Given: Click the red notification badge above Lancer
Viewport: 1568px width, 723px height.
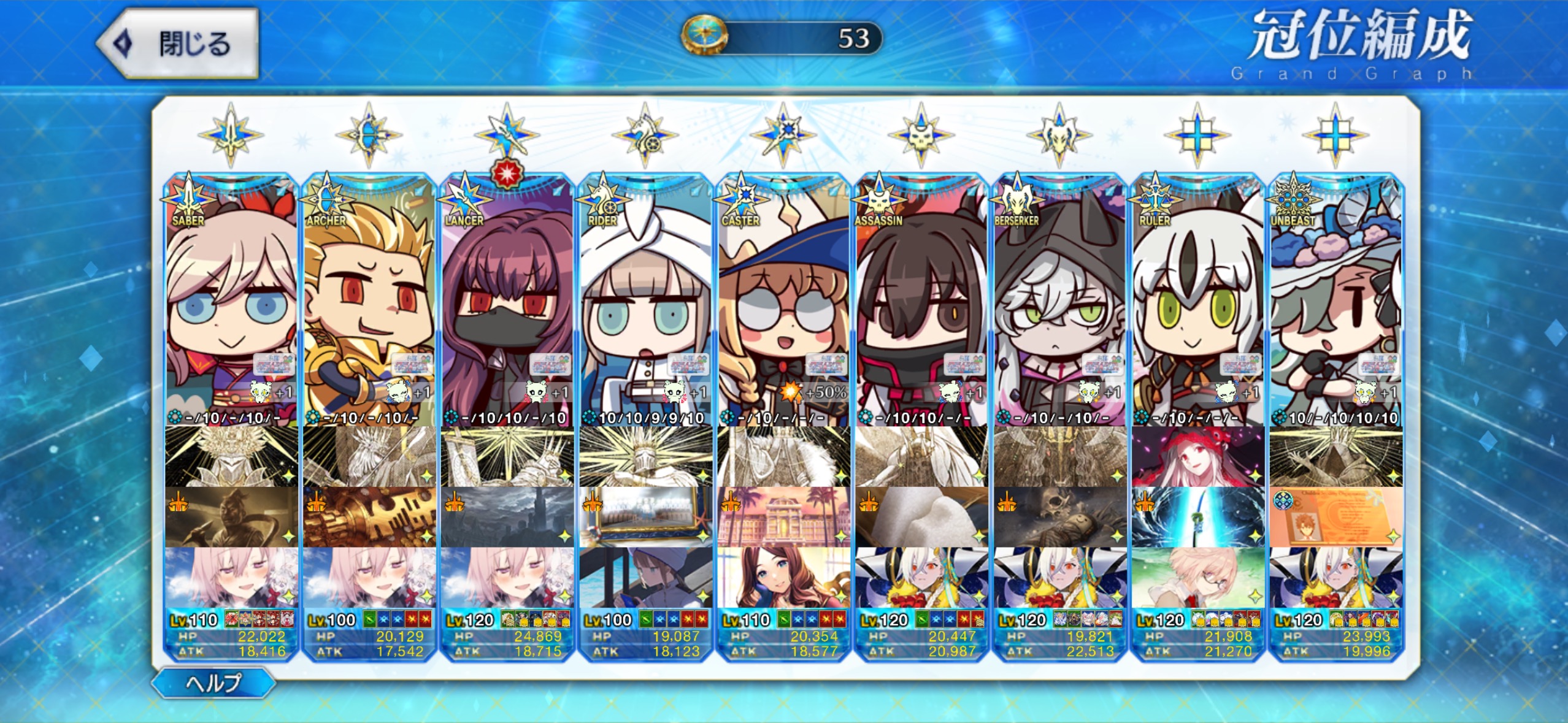Looking at the screenshot, I should click(507, 174).
